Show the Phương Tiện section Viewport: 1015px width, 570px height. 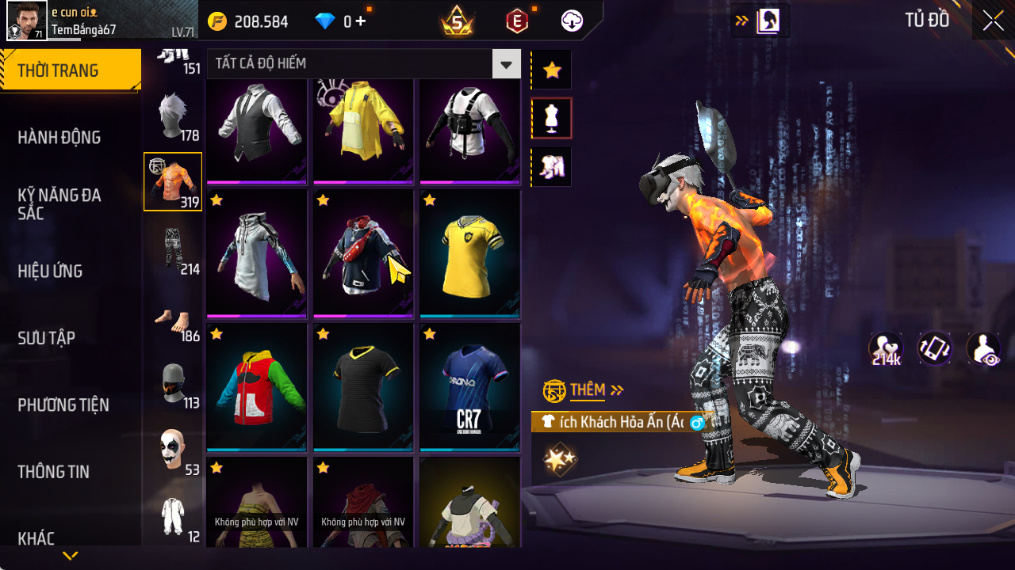tap(63, 405)
